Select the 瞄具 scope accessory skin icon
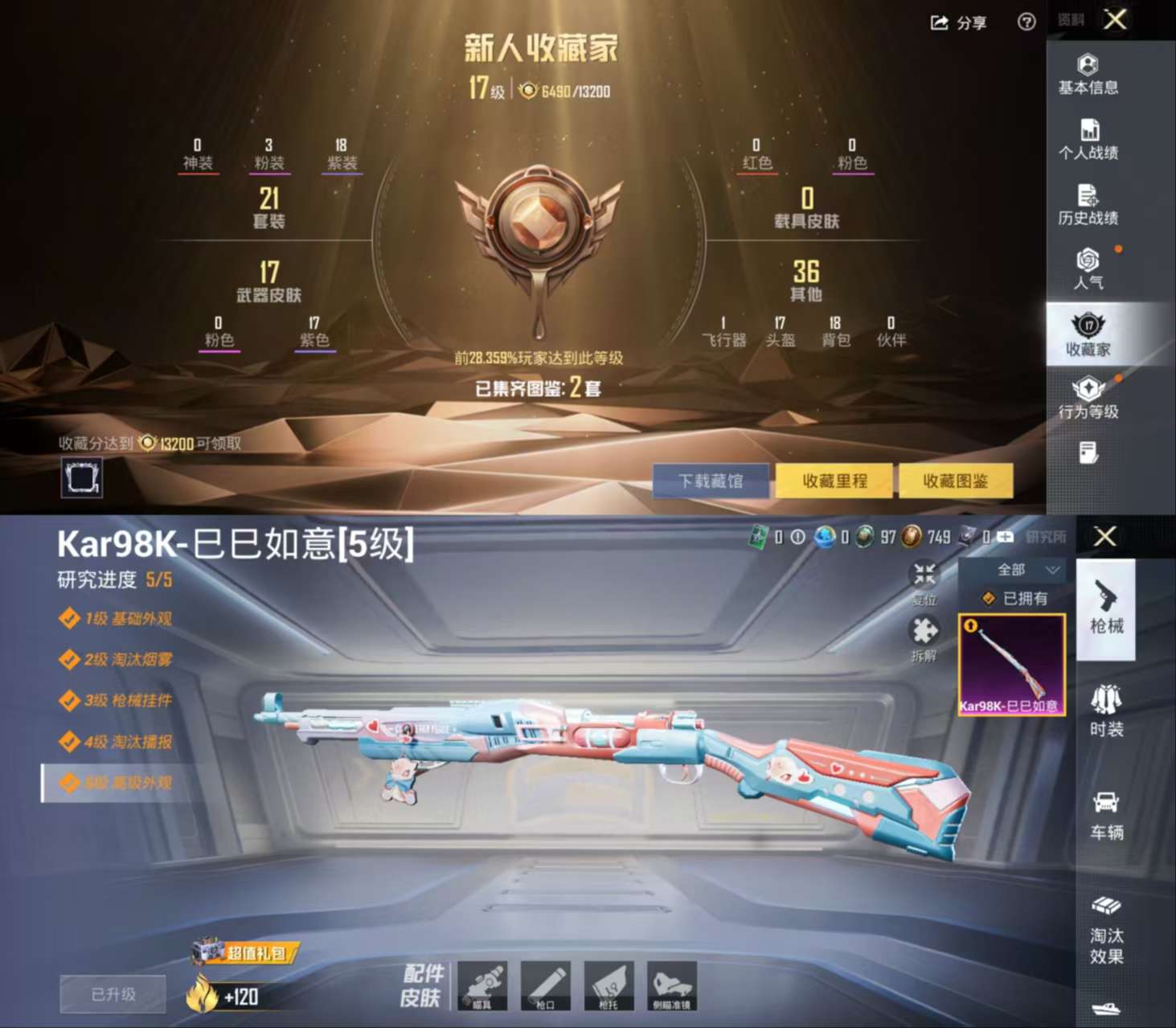 (483, 985)
